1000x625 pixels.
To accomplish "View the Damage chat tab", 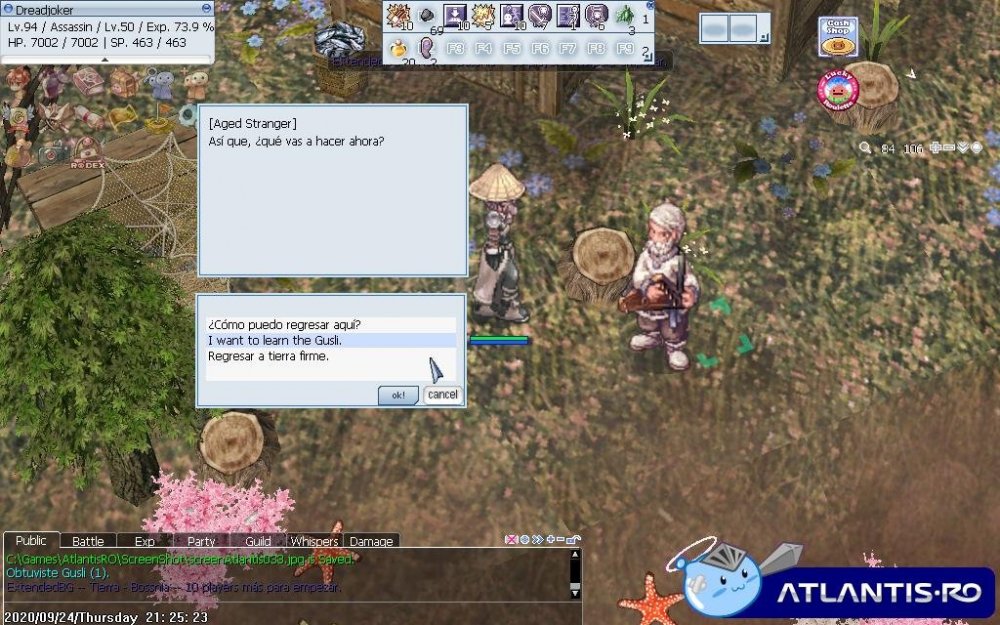I will tap(371, 541).
